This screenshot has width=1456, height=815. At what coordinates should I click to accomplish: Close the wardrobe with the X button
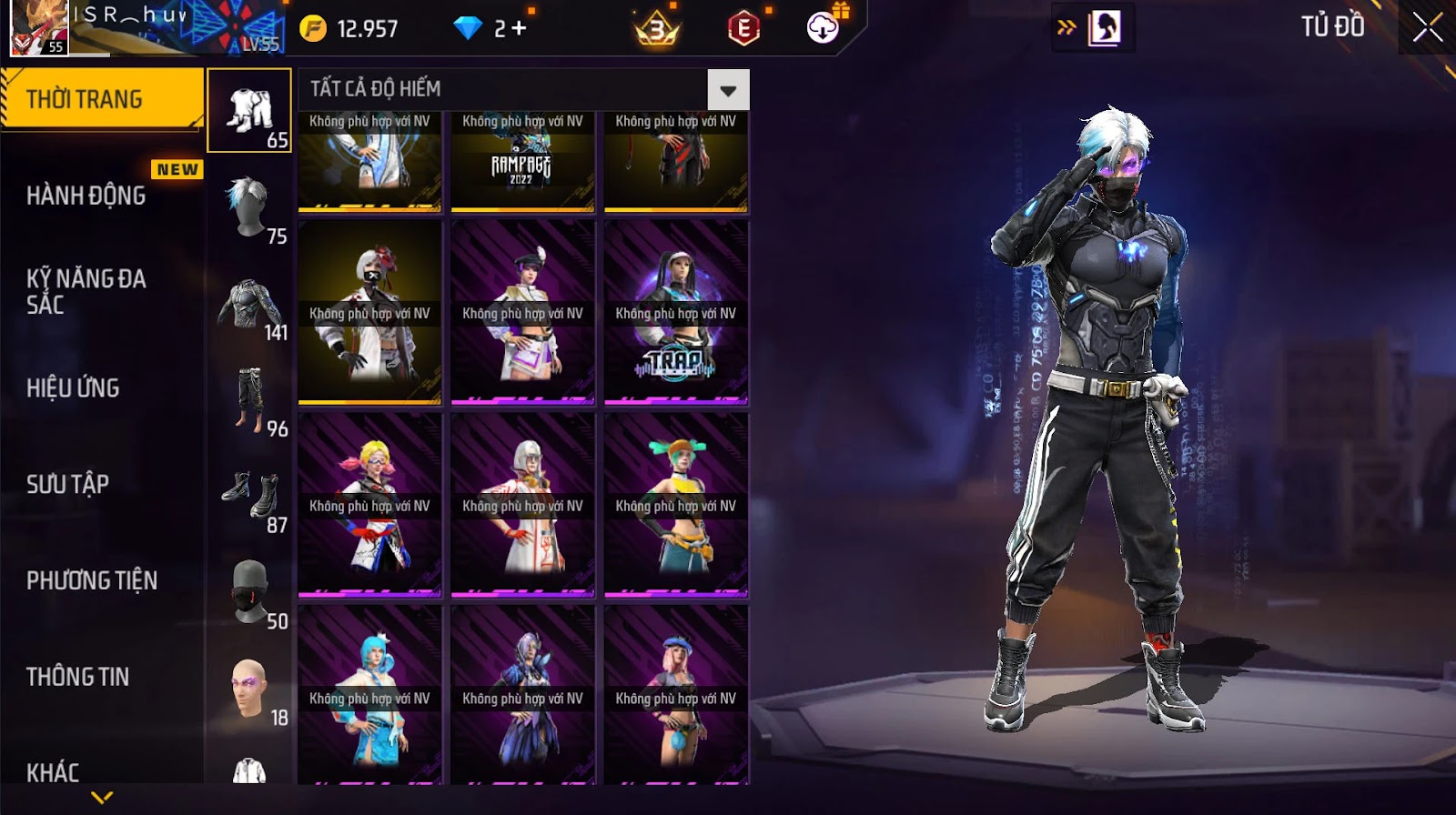pos(1427,27)
